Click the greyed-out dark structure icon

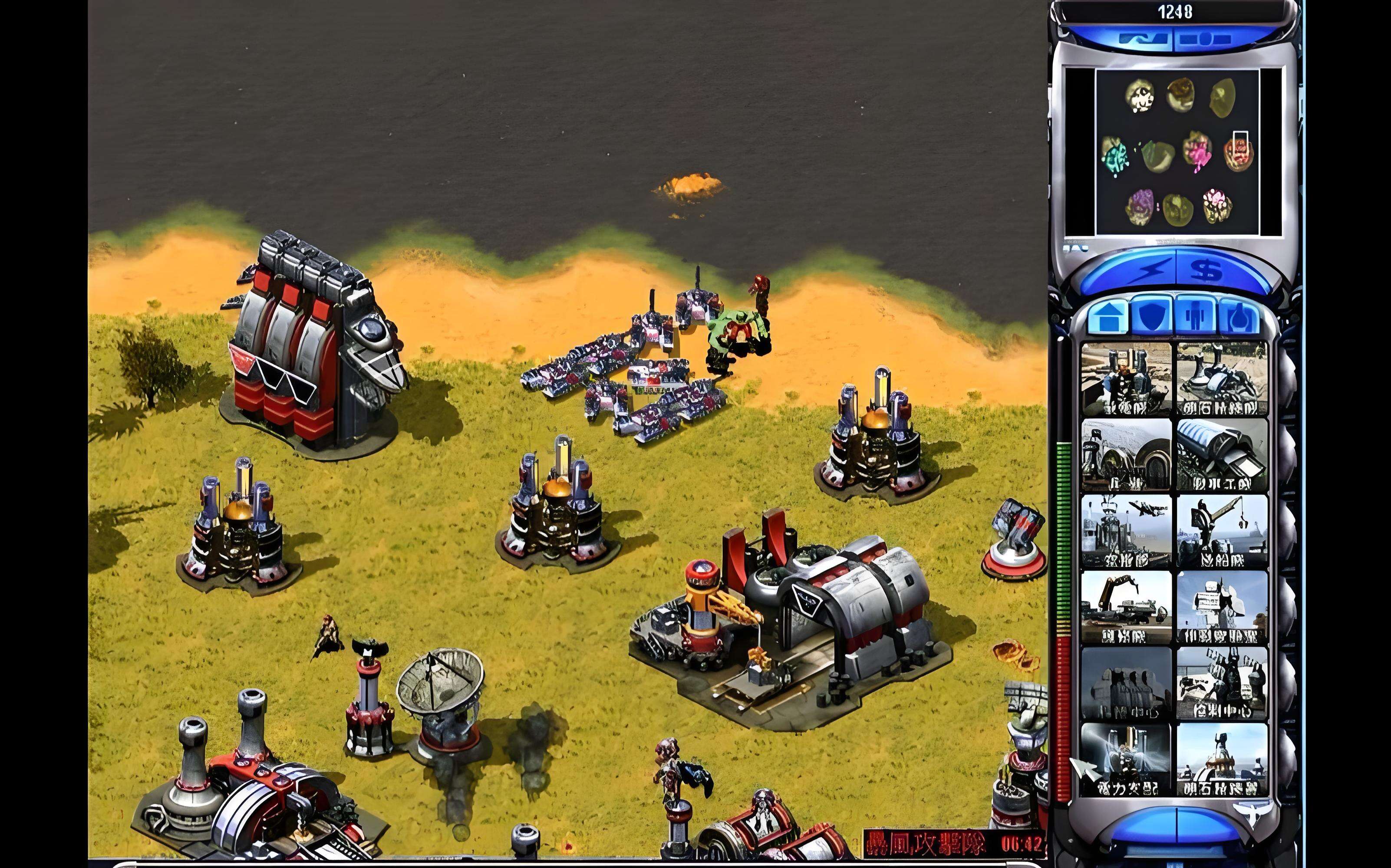[1126, 683]
